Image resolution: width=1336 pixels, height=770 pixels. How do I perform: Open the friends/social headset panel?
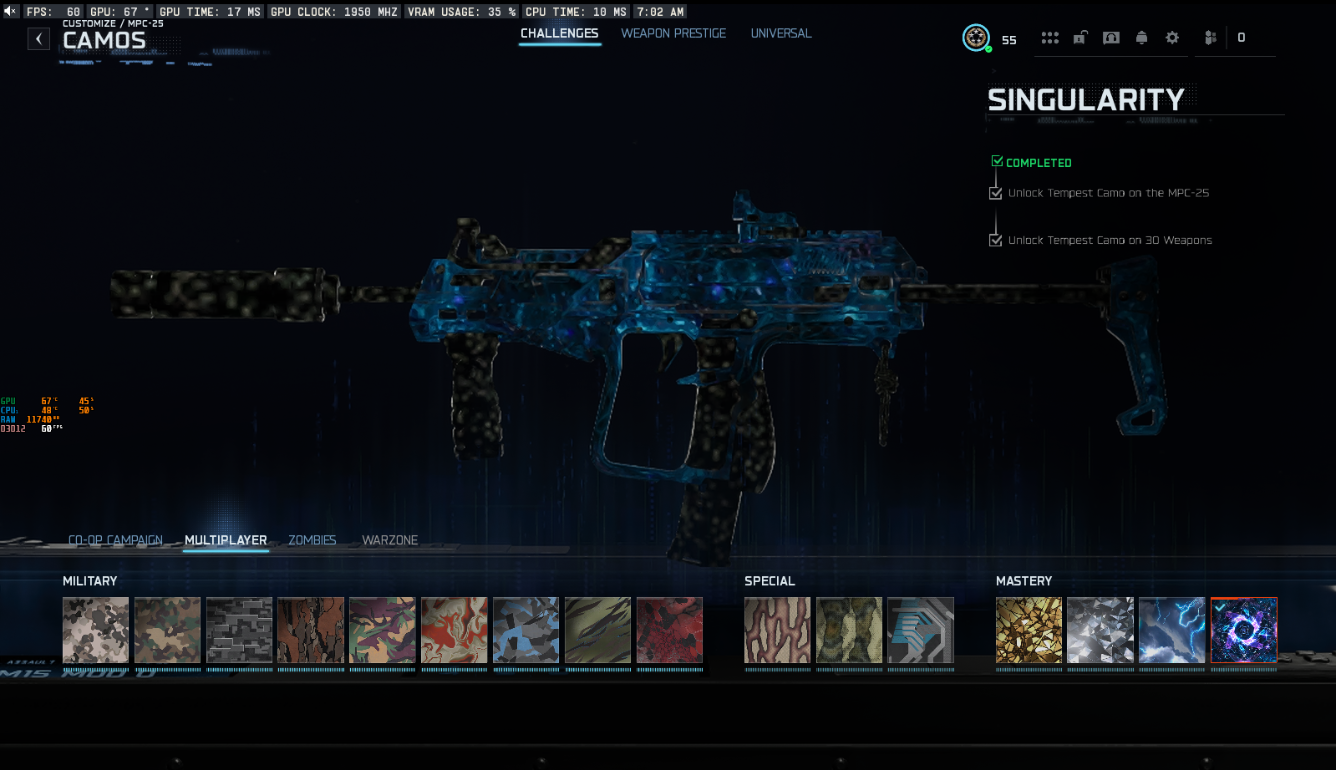(x=1111, y=38)
